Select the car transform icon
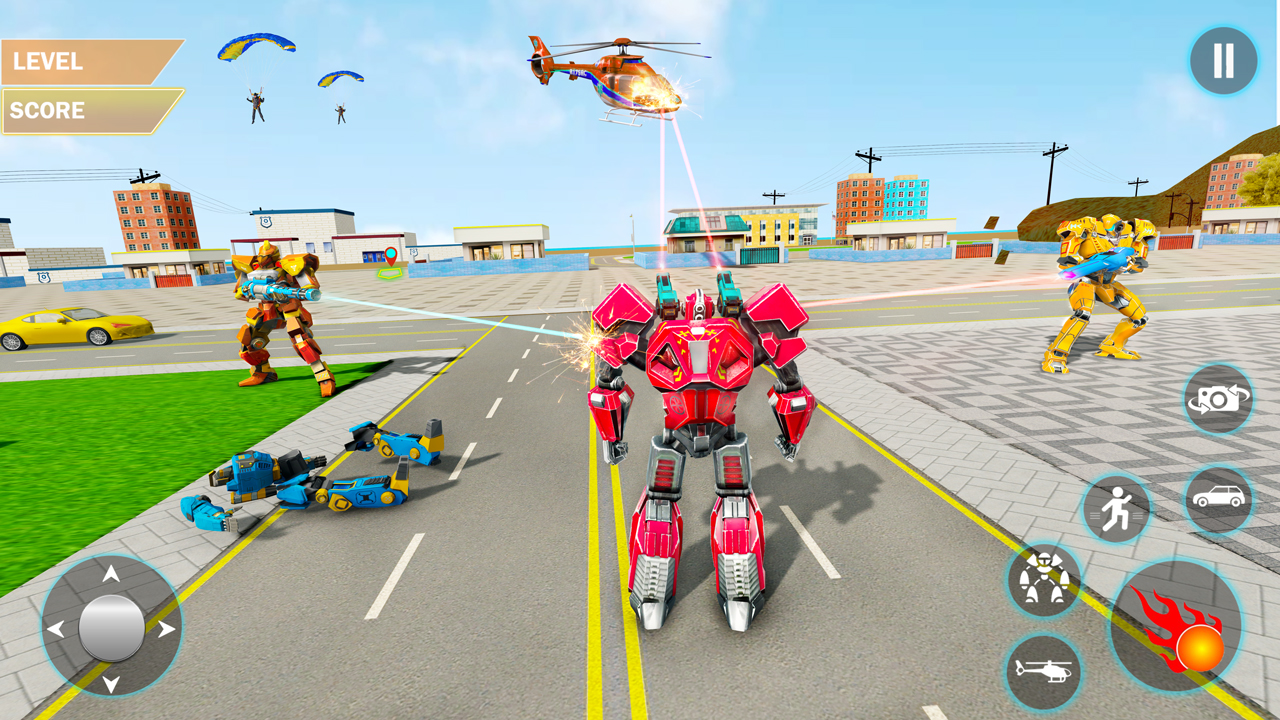The height and width of the screenshot is (720, 1280). click(x=1220, y=497)
